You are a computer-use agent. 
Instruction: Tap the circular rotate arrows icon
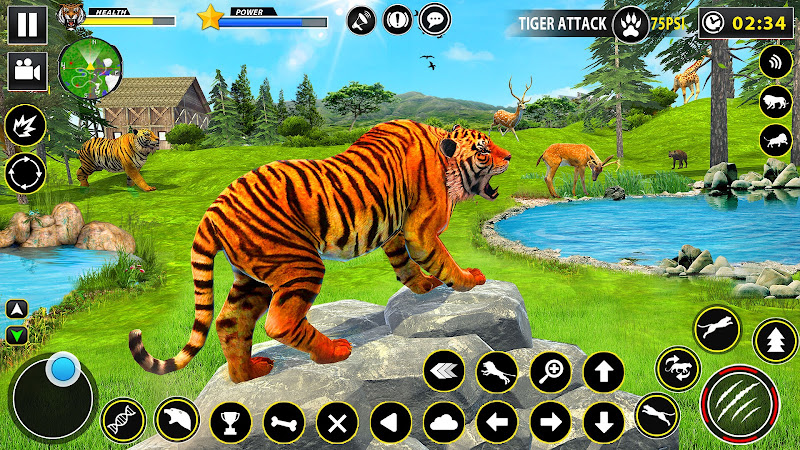click(25, 173)
